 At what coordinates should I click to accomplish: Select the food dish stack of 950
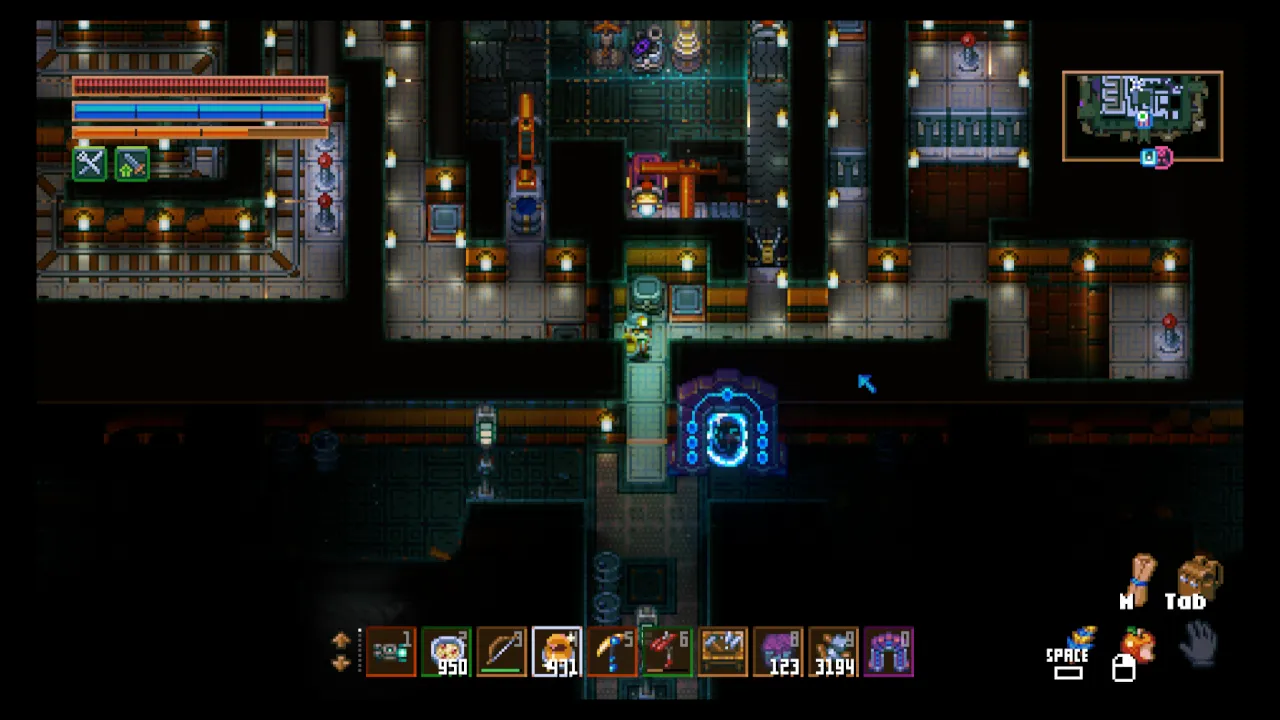point(446,652)
